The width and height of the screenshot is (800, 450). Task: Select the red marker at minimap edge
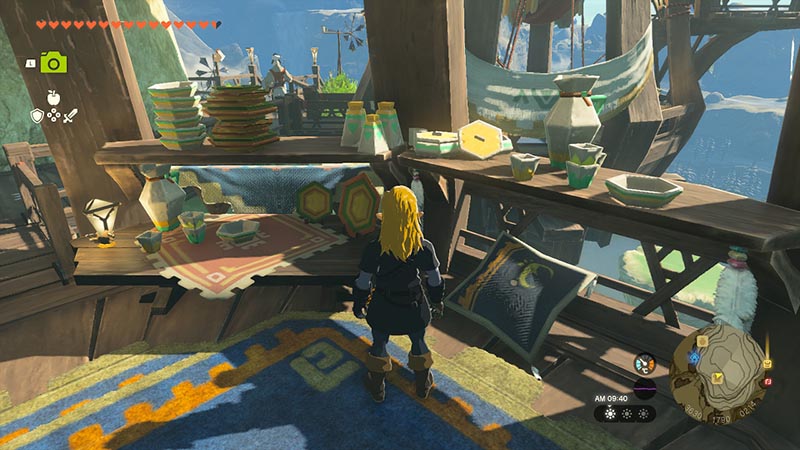(x=767, y=381)
